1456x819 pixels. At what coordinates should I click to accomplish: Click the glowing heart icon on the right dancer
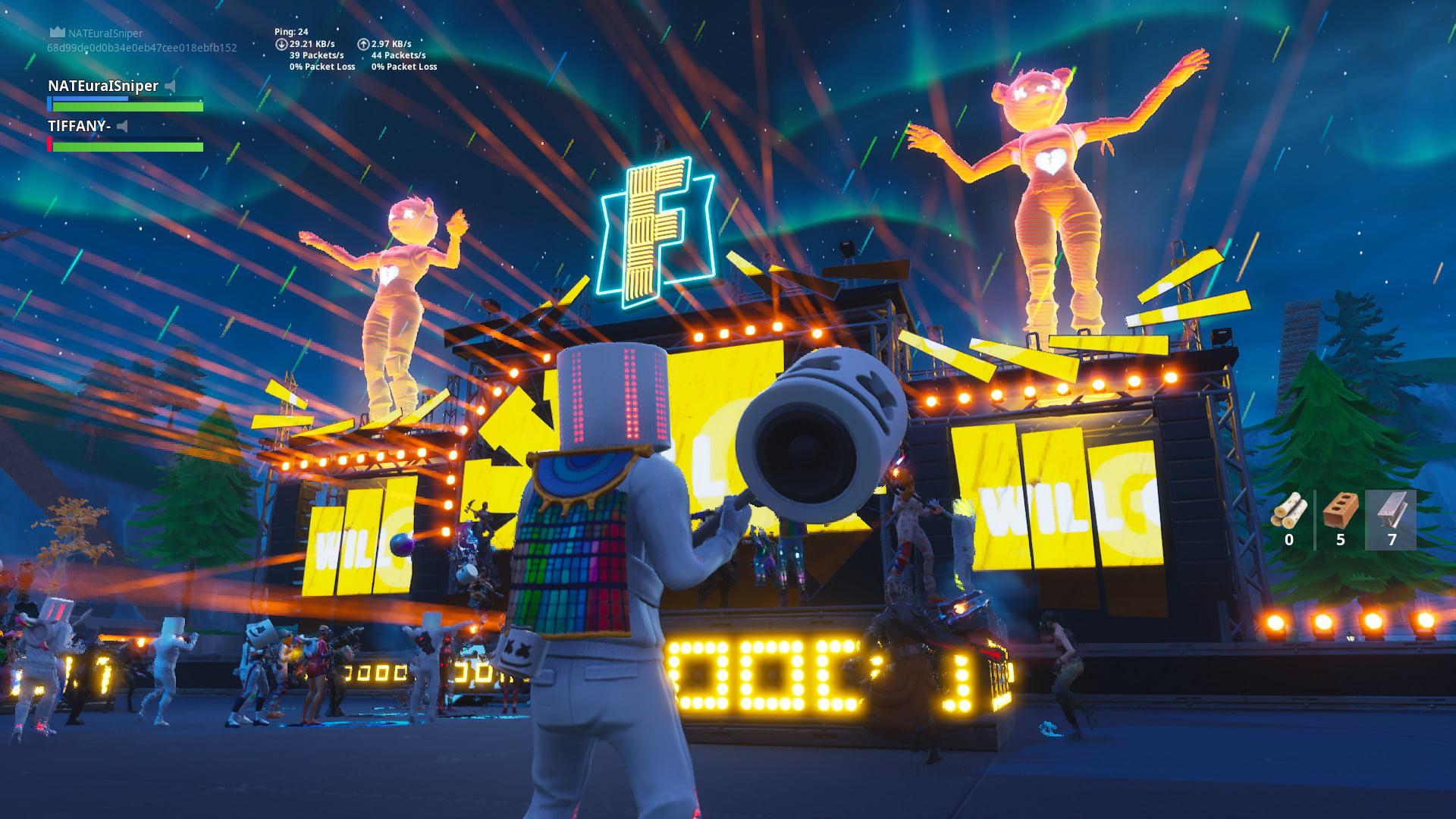(x=1049, y=161)
